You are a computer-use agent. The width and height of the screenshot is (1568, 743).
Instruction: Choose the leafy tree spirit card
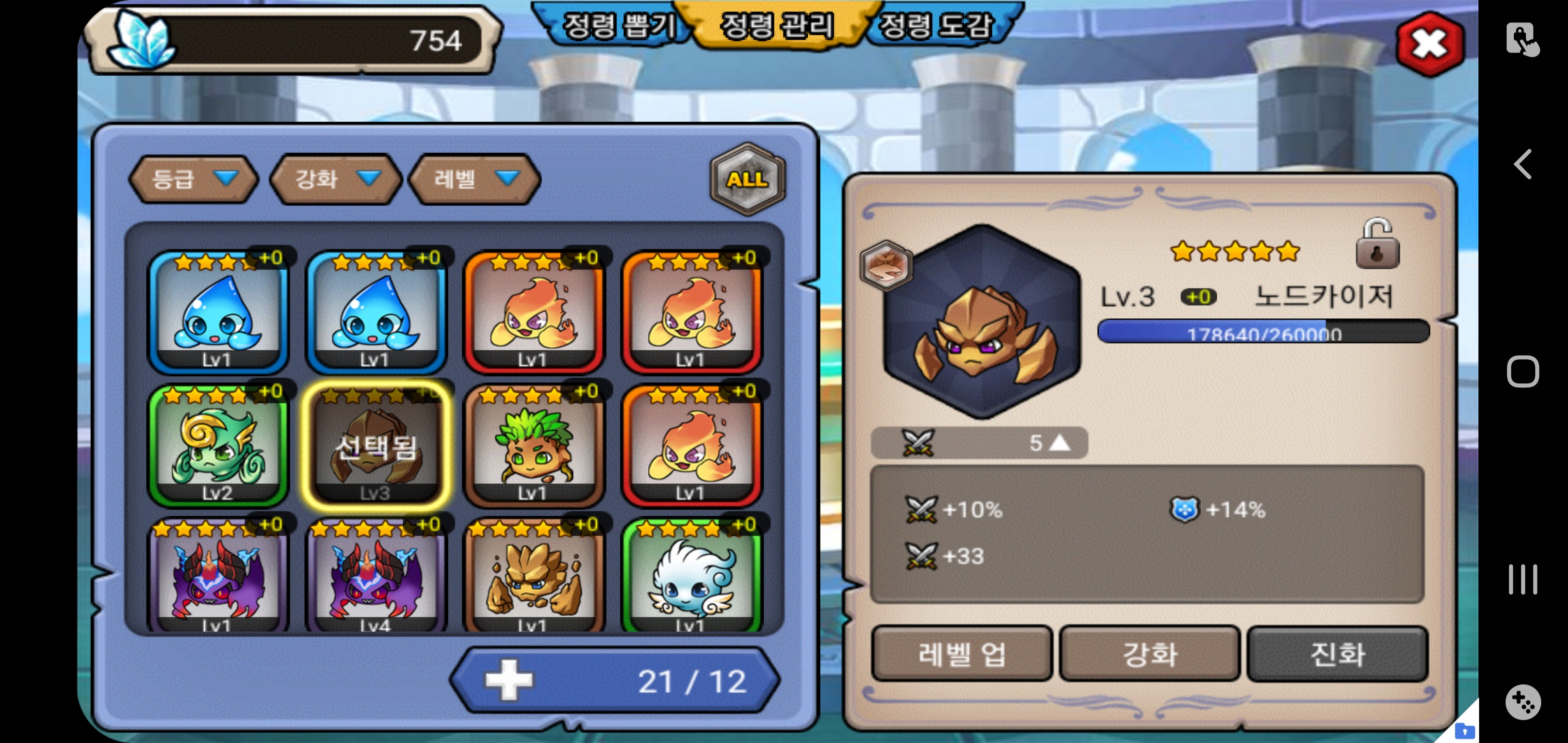click(x=533, y=445)
